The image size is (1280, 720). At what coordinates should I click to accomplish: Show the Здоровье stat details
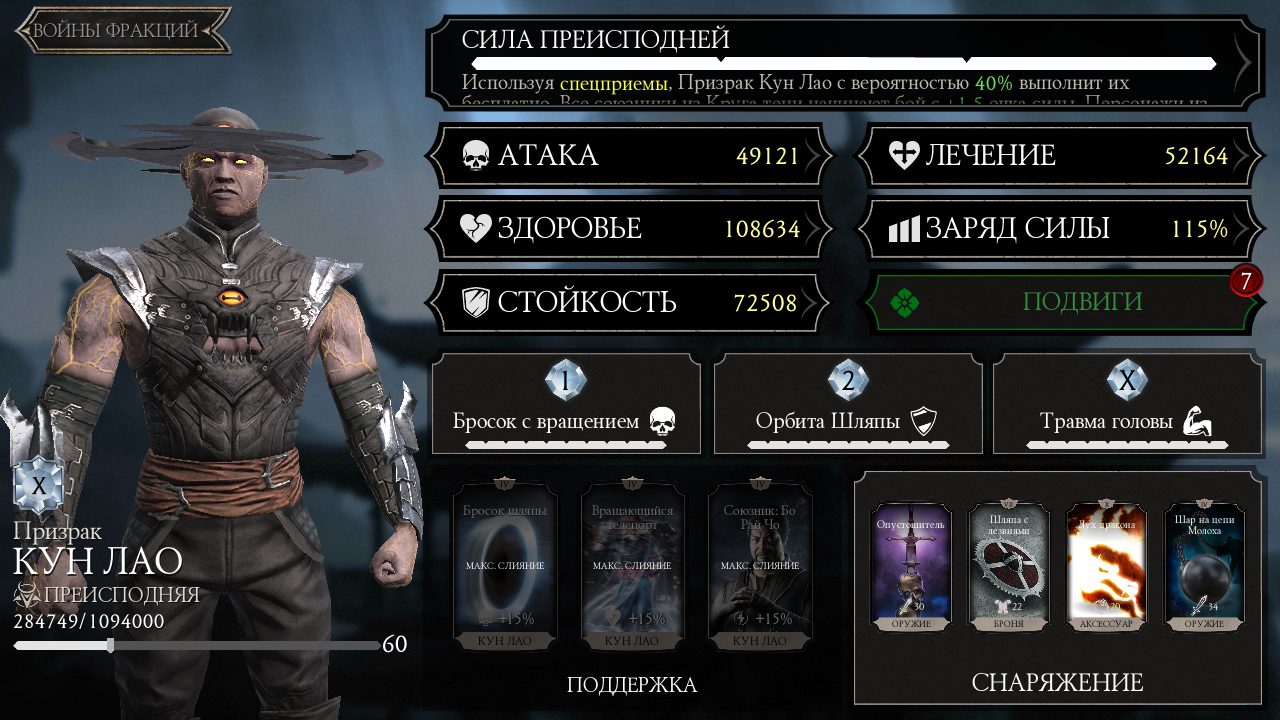[x=630, y=229]
